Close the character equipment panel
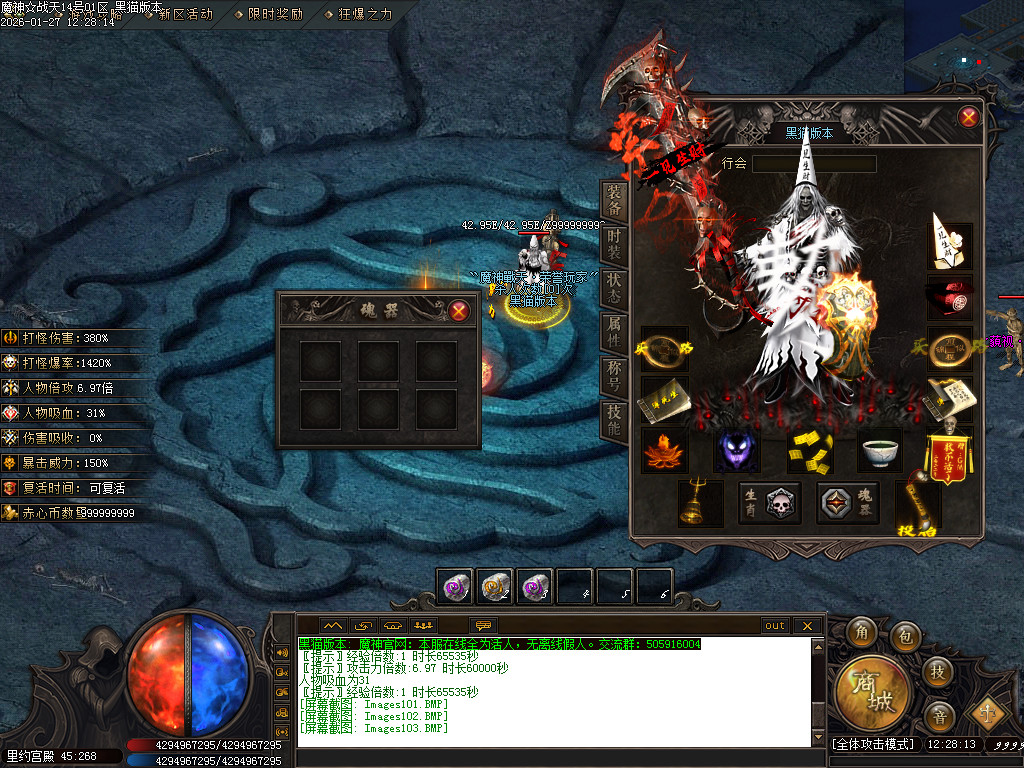 tap(968, 117)
